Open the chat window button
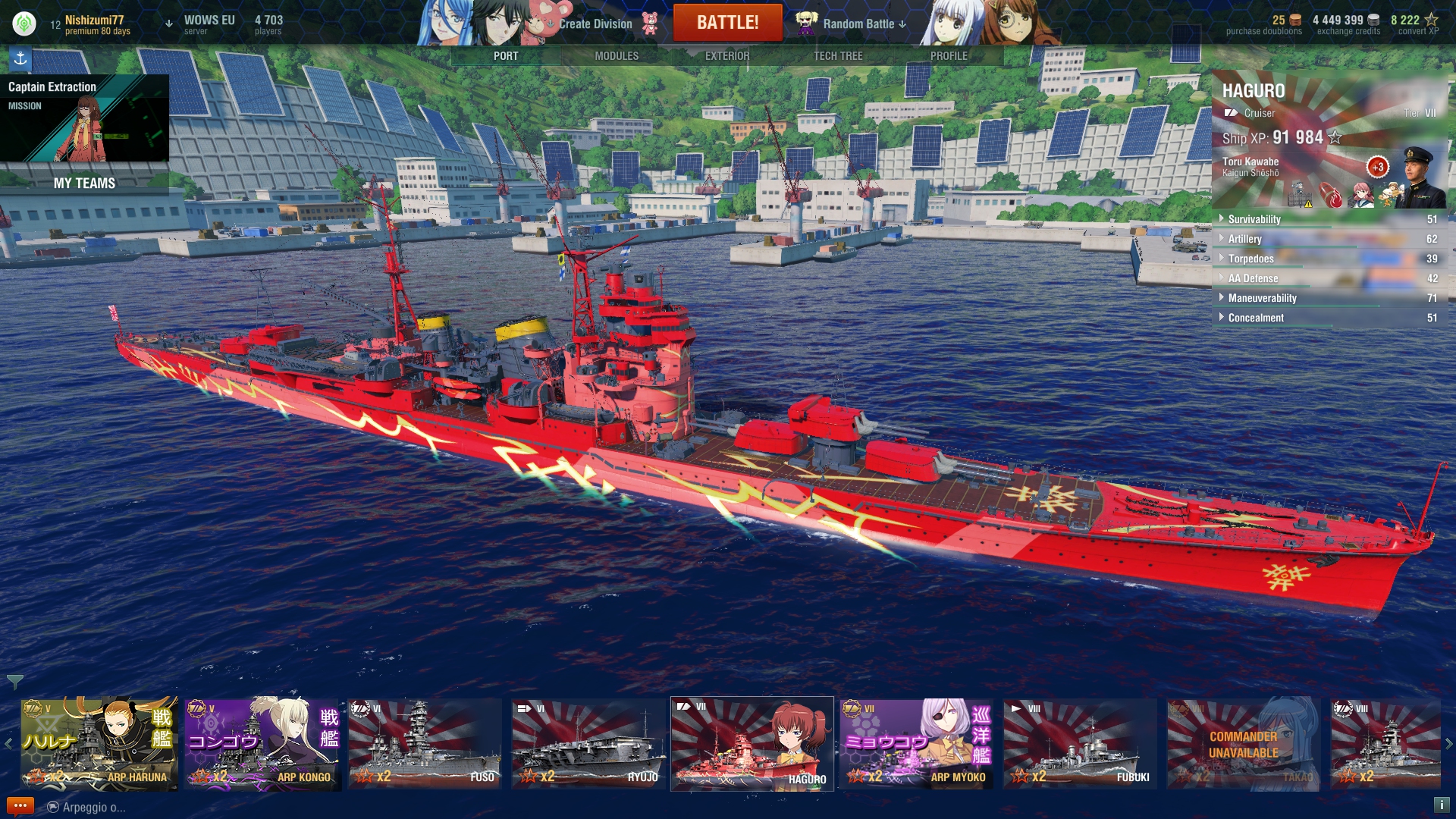1456x819 pixels. coord(20,806)
